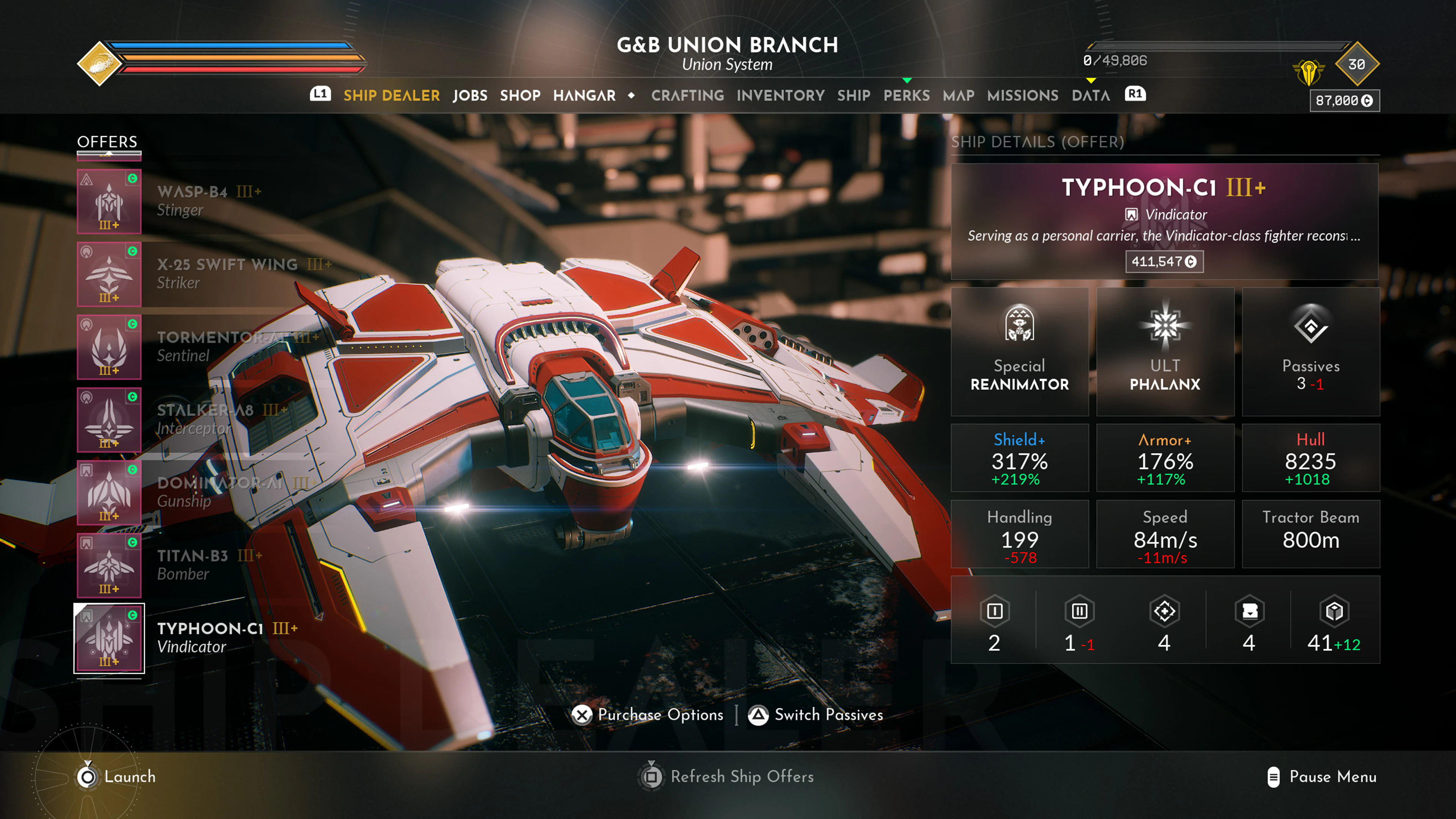This screenshot has height=819, width=1456.
Task: Select the WASP-B4 Stinger offer thumbnail
Action: pyautogui.click(x=108, y=202)
